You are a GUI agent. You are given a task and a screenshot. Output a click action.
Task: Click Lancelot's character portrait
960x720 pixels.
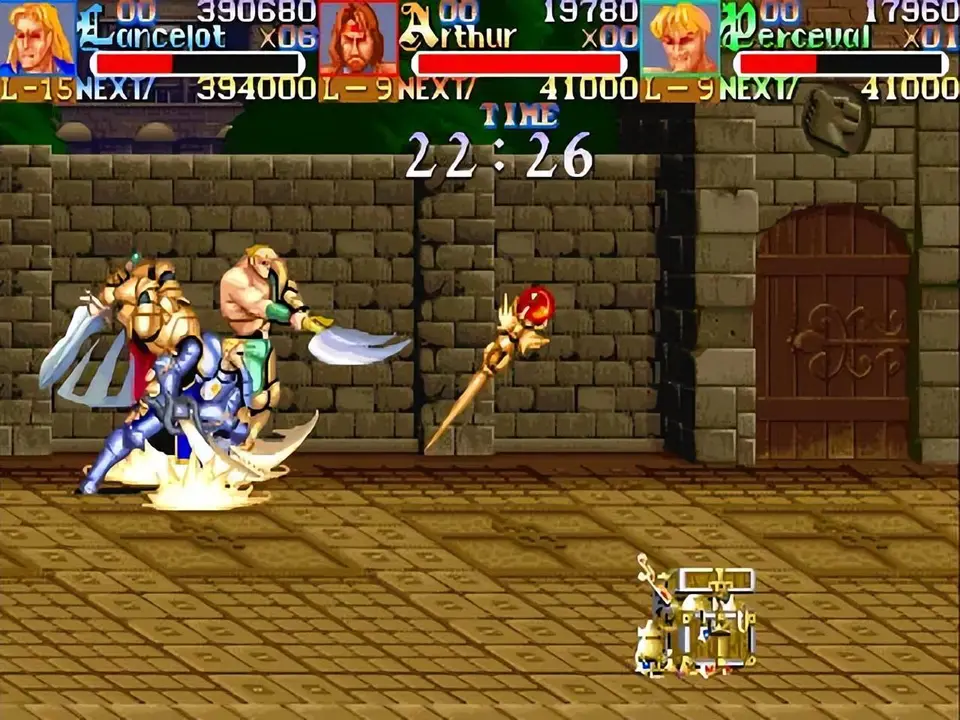(x=38, y=38)
